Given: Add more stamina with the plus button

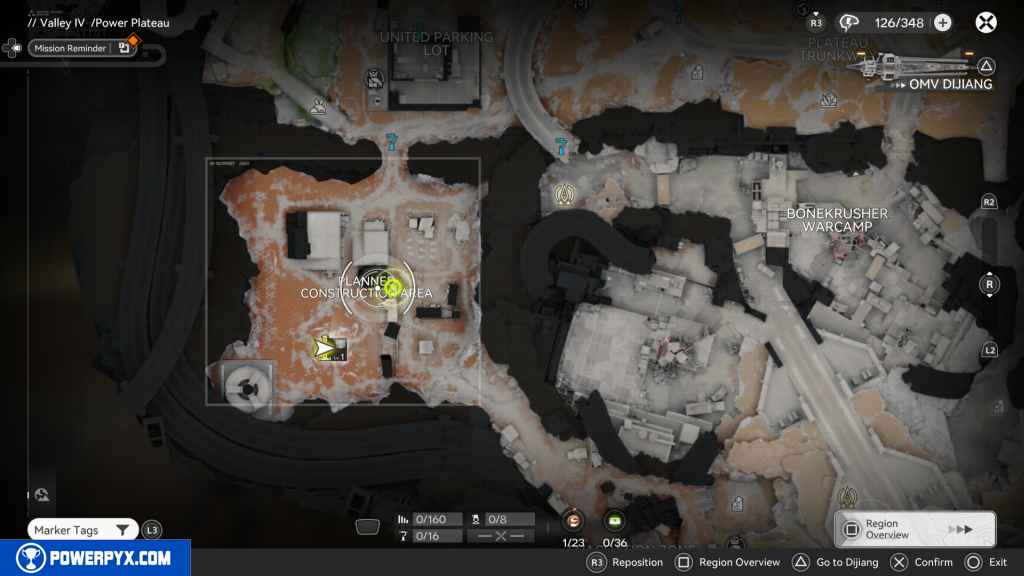Looking at the screenshot, I should point(942,23).
